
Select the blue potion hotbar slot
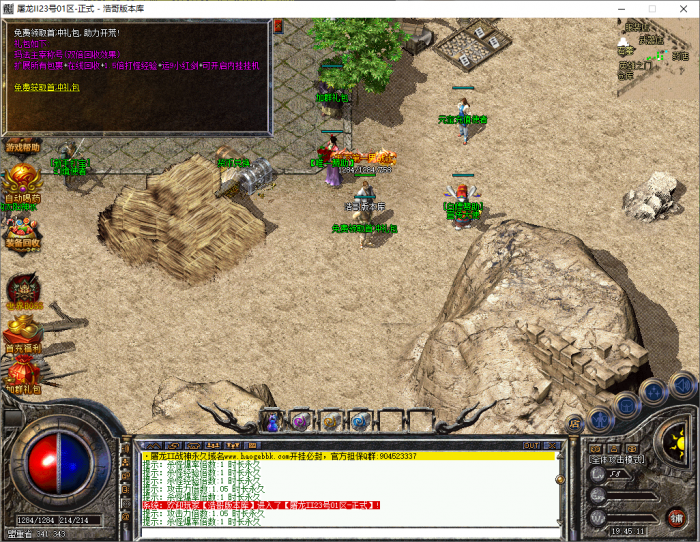(x=273, y=422)
